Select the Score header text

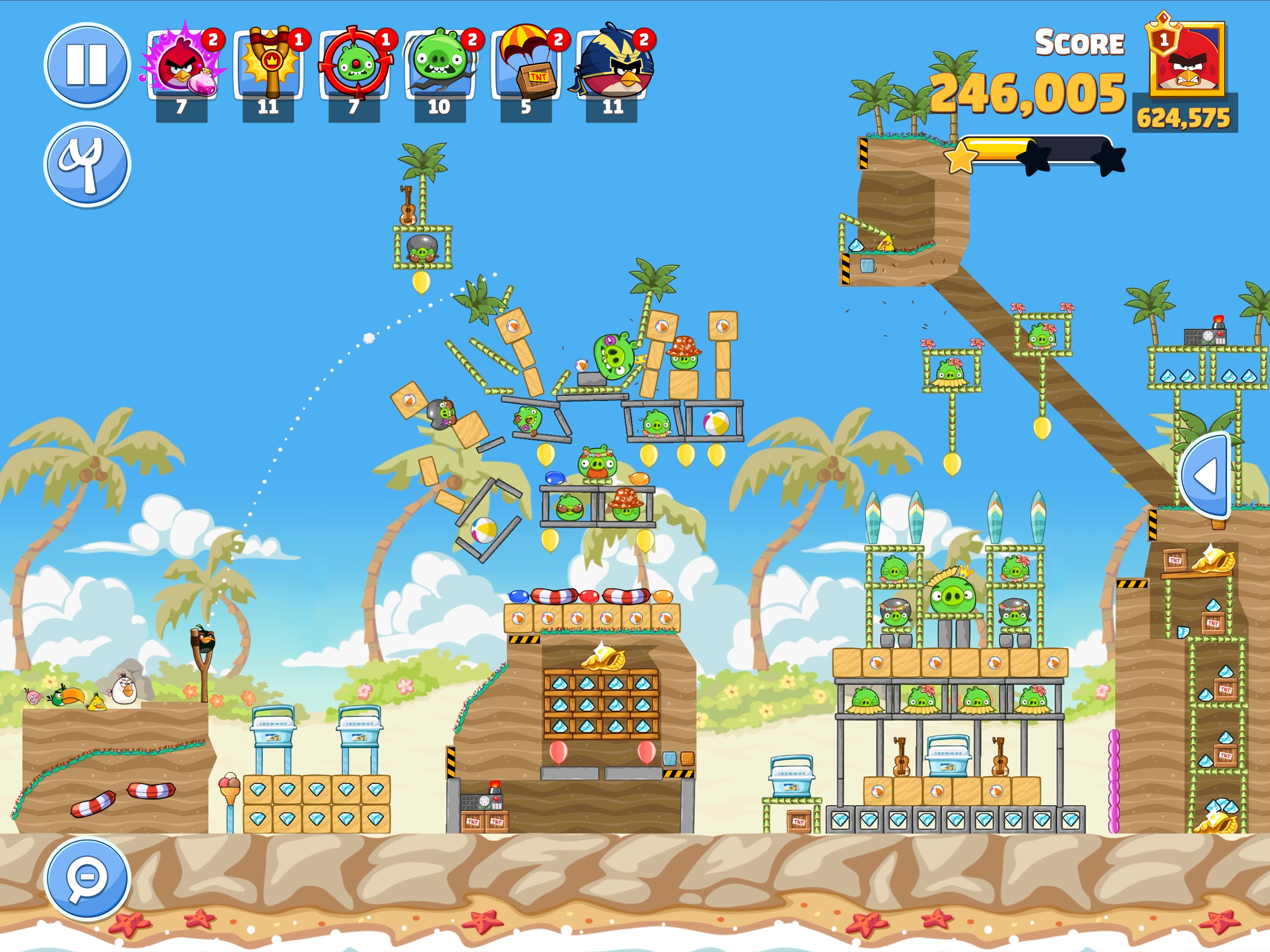tap(1079, 42)
